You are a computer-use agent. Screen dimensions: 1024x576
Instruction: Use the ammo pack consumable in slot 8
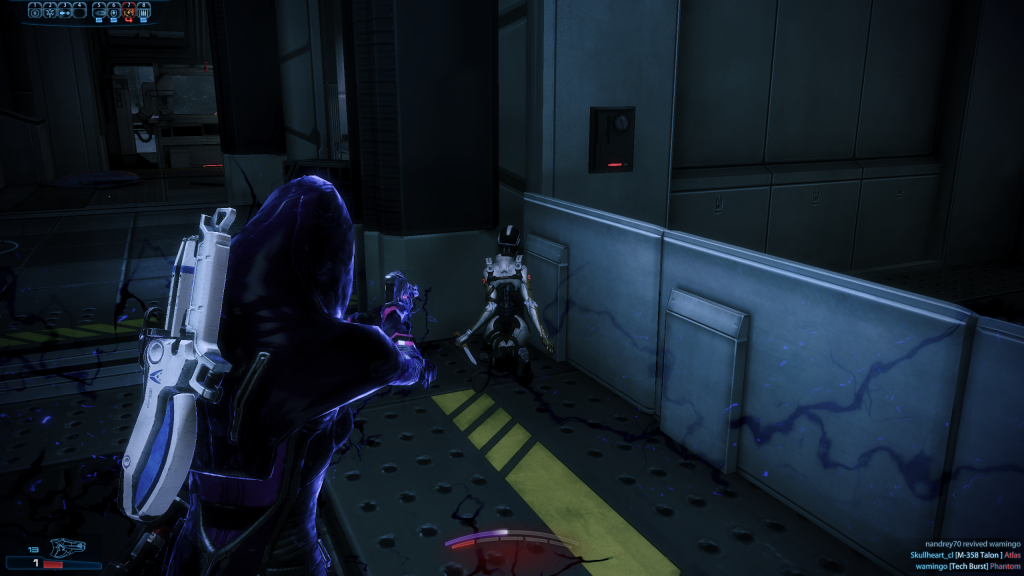point(144,12)
